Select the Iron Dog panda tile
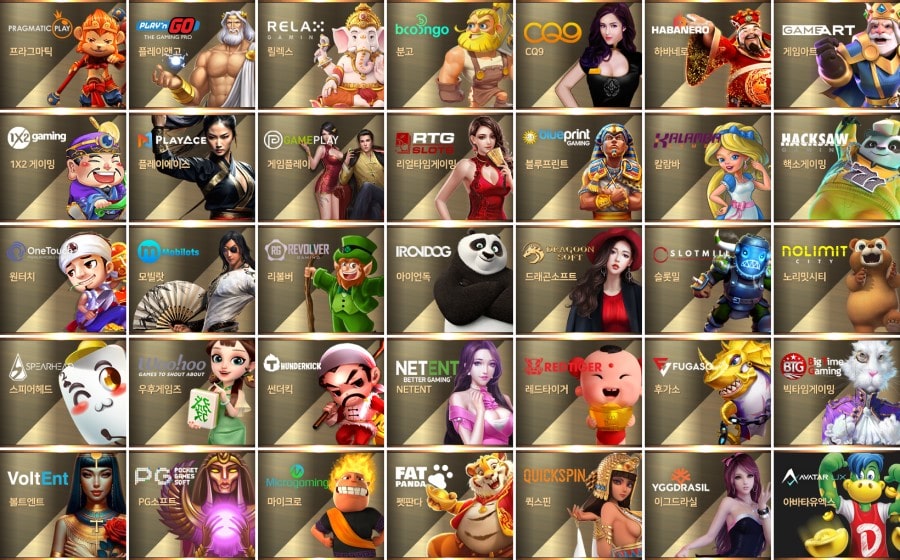Screen dimensions: 900x560 click(449, 279)
